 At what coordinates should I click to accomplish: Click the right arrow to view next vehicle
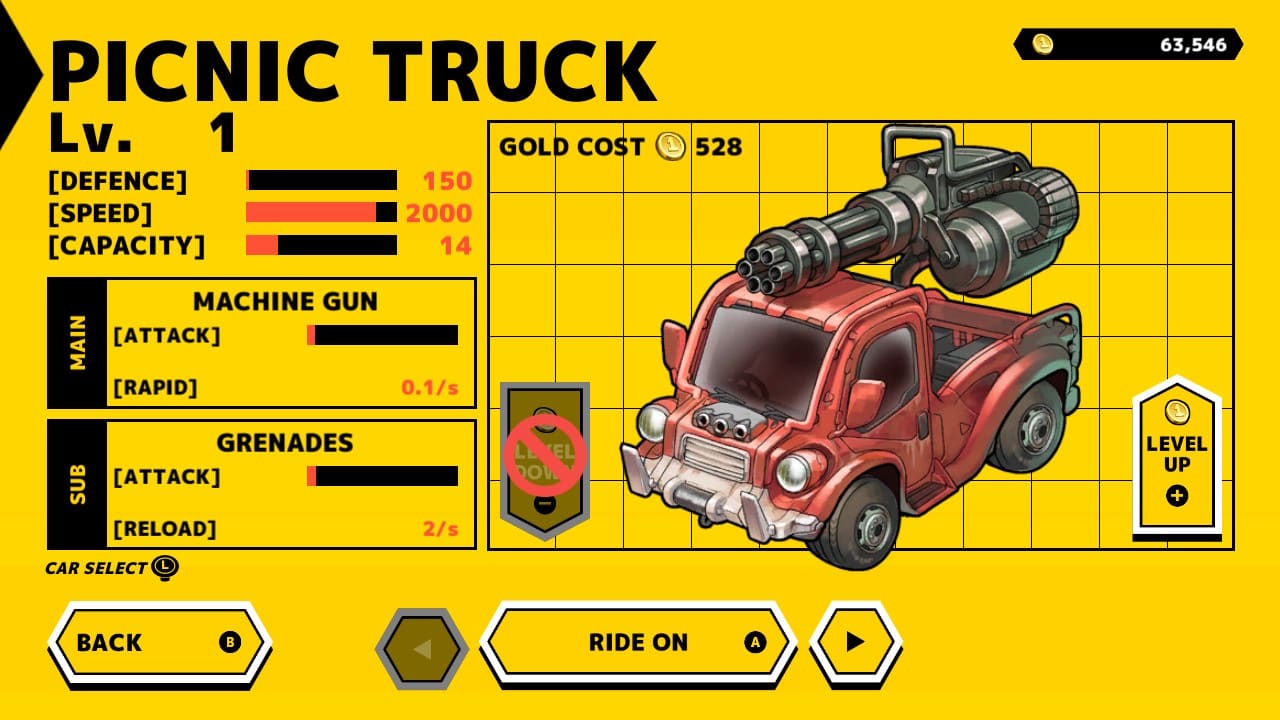point(855,643)
